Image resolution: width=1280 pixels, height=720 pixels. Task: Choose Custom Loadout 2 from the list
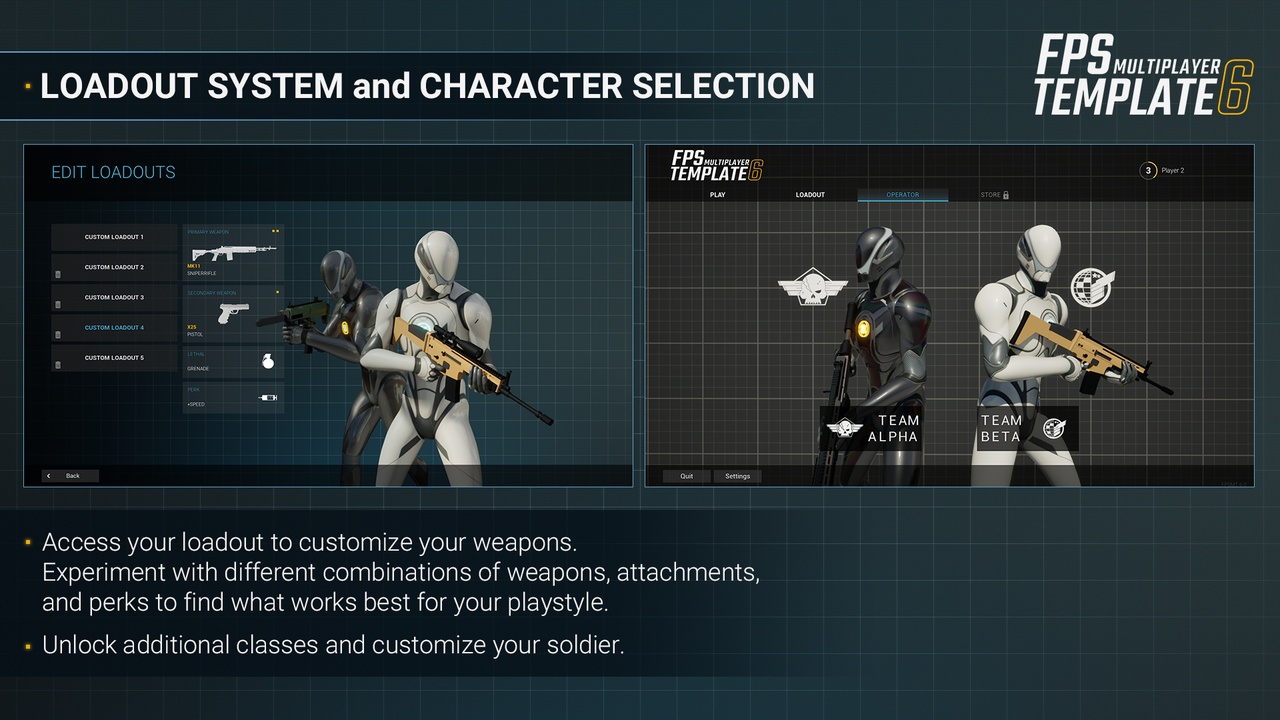[x=114, y=267]
